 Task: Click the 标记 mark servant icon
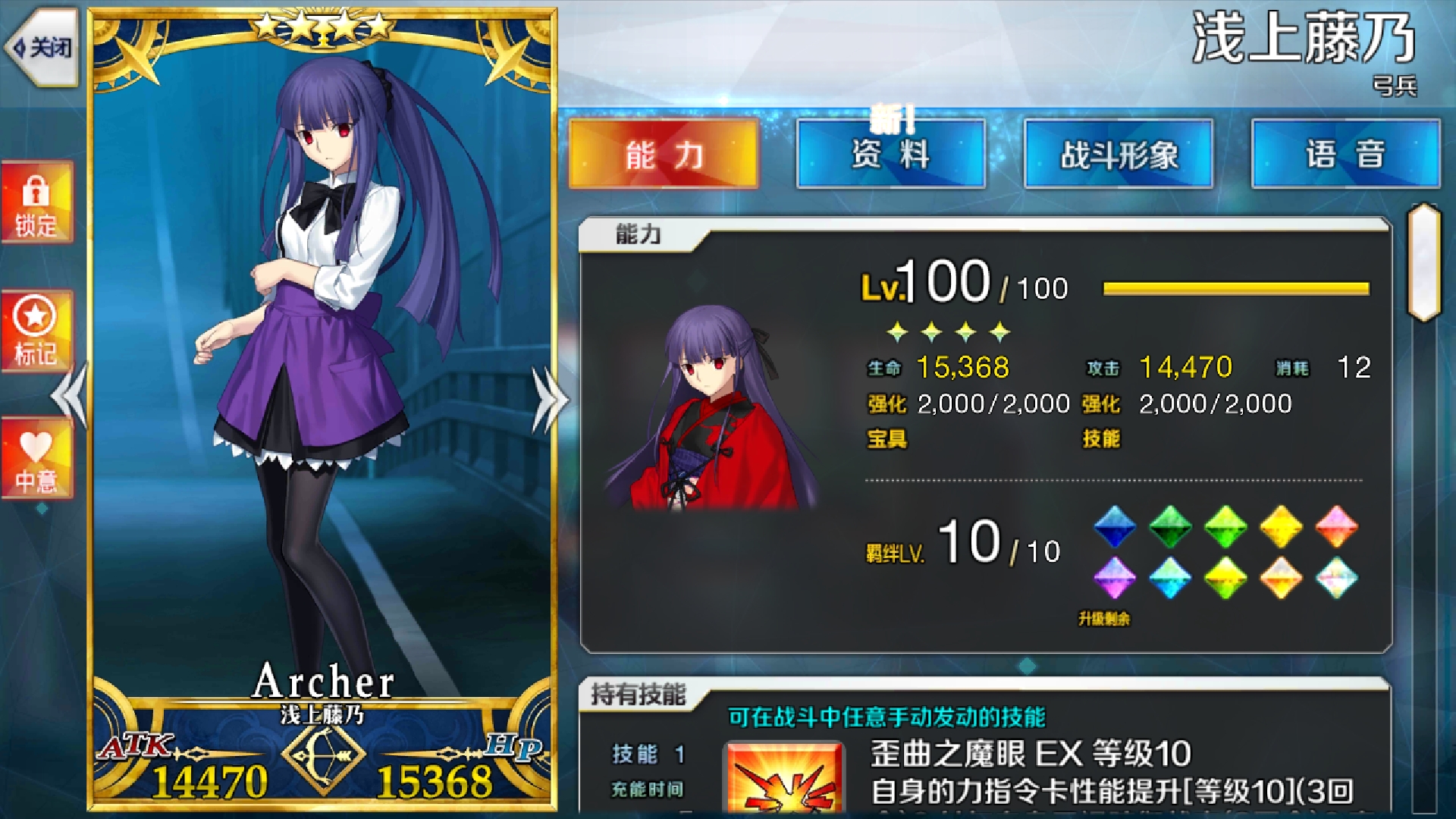pyautogui.click(x=36, y=326)
